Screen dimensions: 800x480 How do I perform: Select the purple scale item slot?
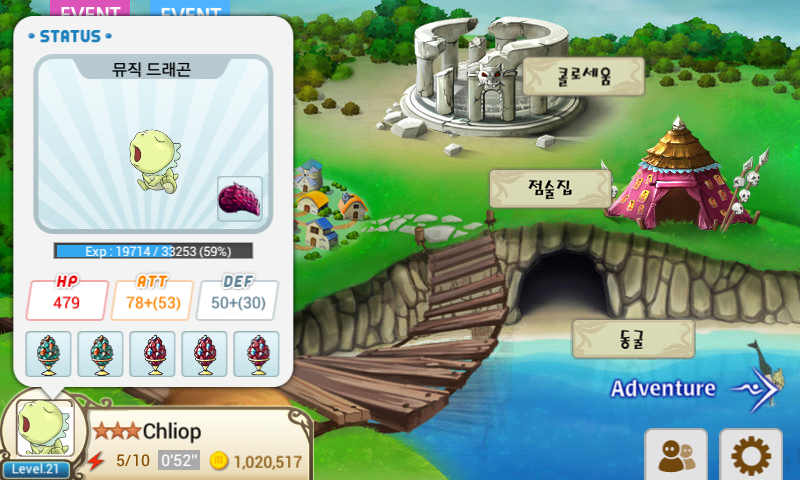click(240, 199)
